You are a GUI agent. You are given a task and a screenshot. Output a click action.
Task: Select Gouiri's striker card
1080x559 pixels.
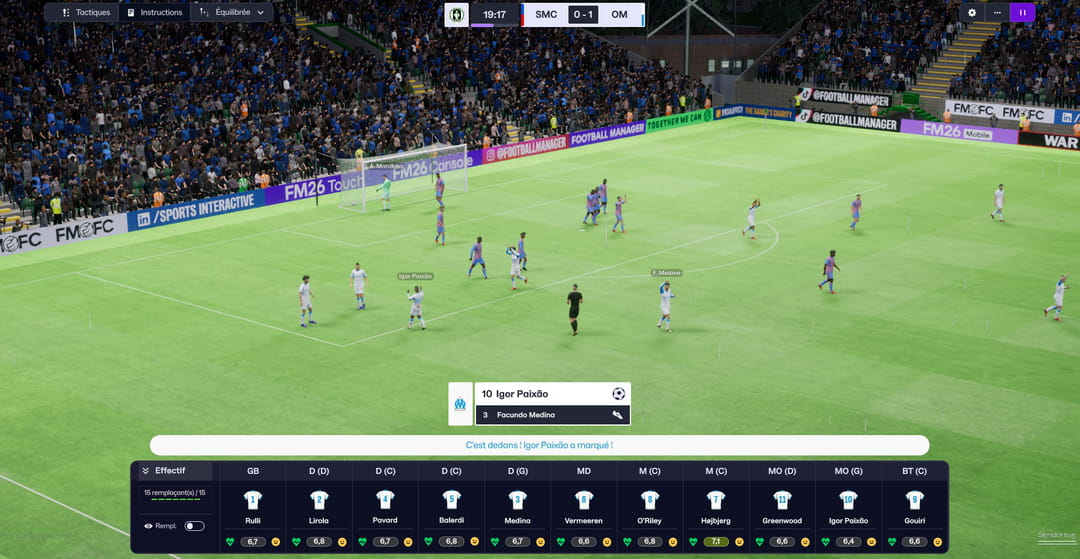coord(914,500)
